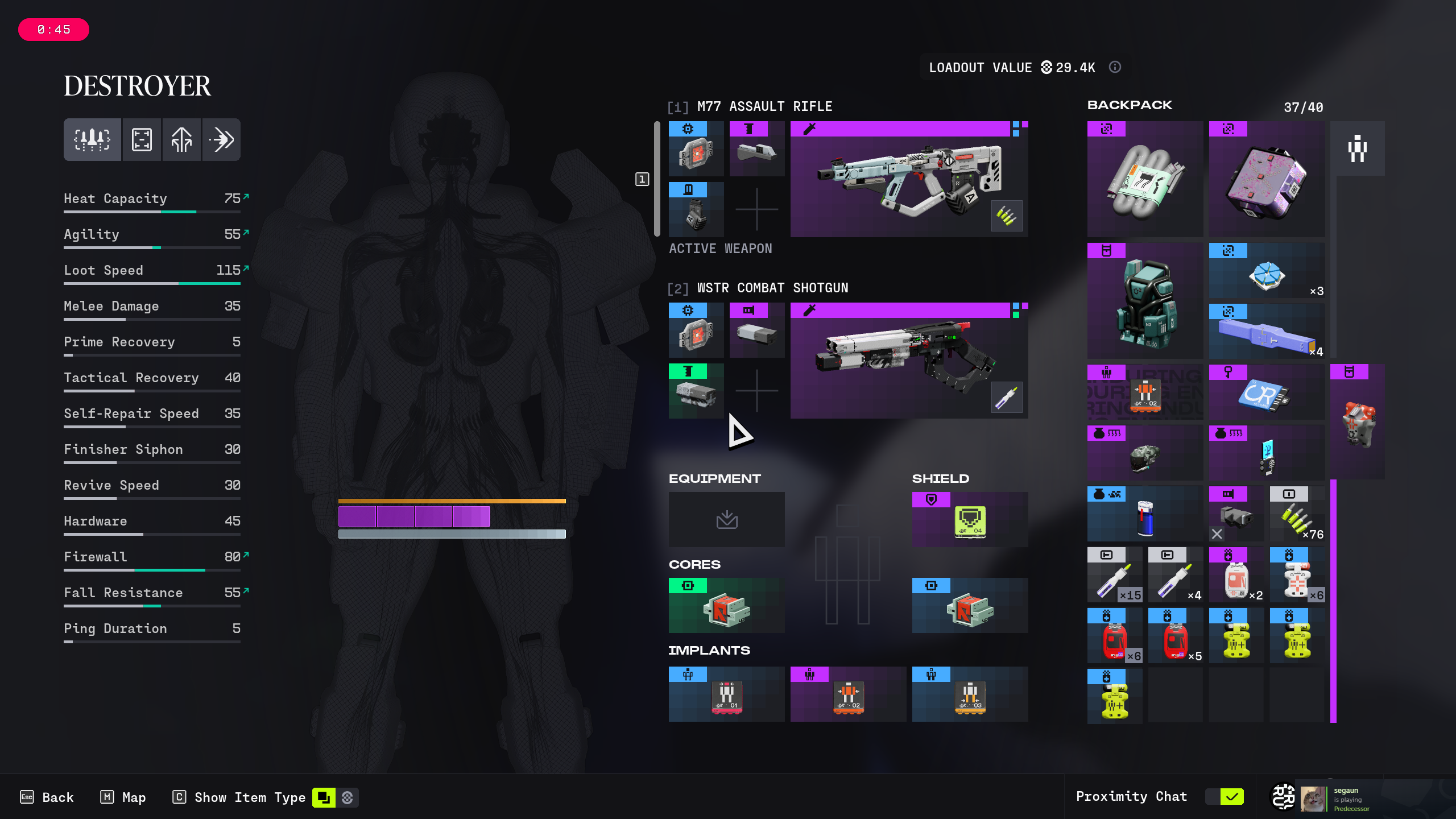Select the purple implant numbered 02
The image size is (1456, 819).
point(848,694)
